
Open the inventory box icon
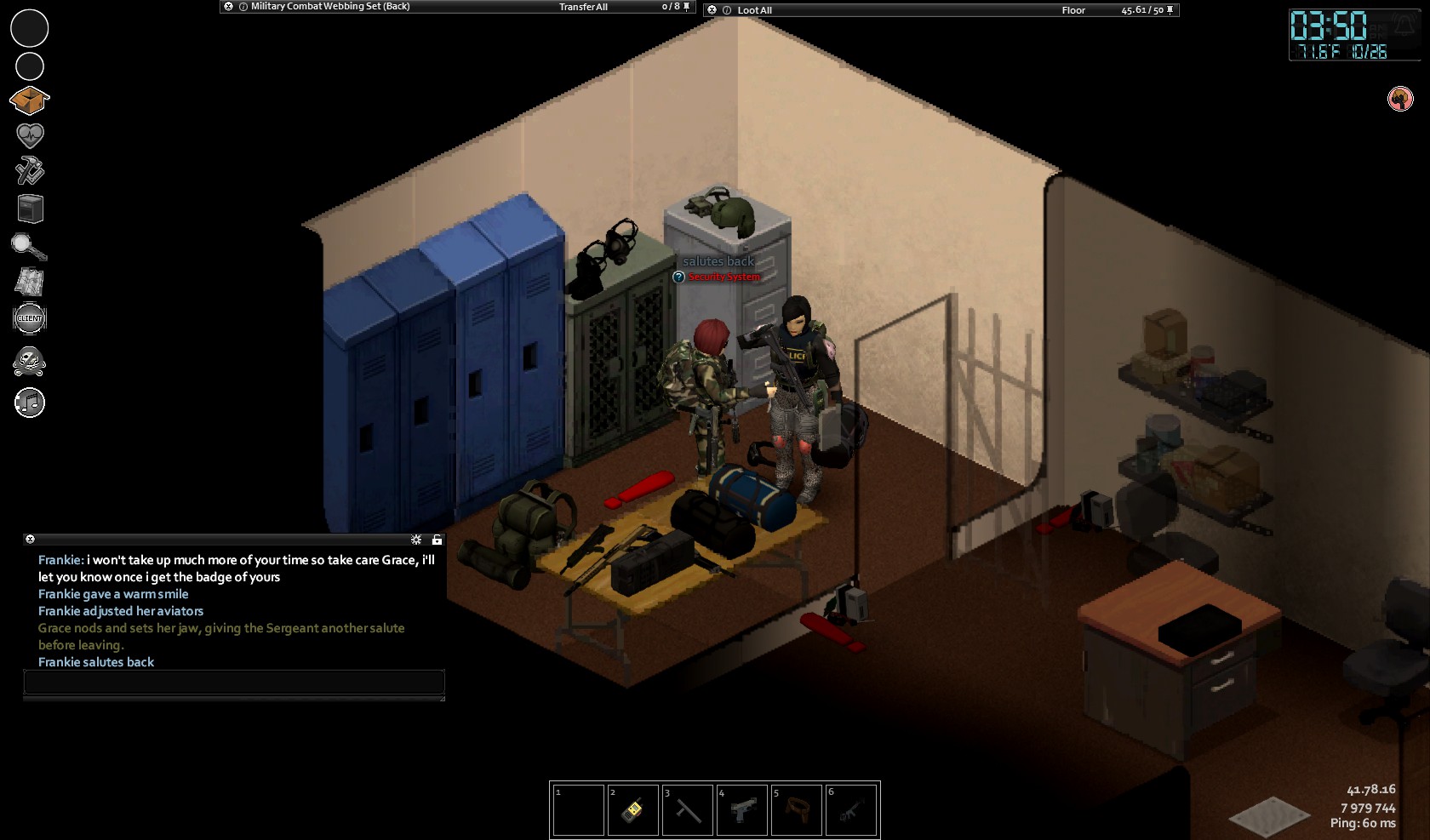coord(30,101)
